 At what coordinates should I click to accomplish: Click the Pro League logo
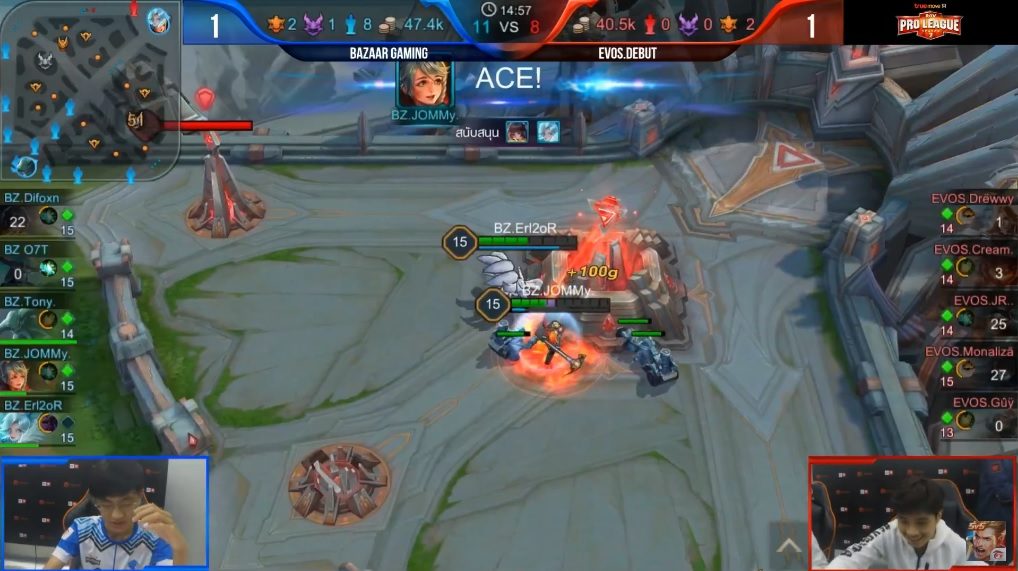tap(931, 23)
